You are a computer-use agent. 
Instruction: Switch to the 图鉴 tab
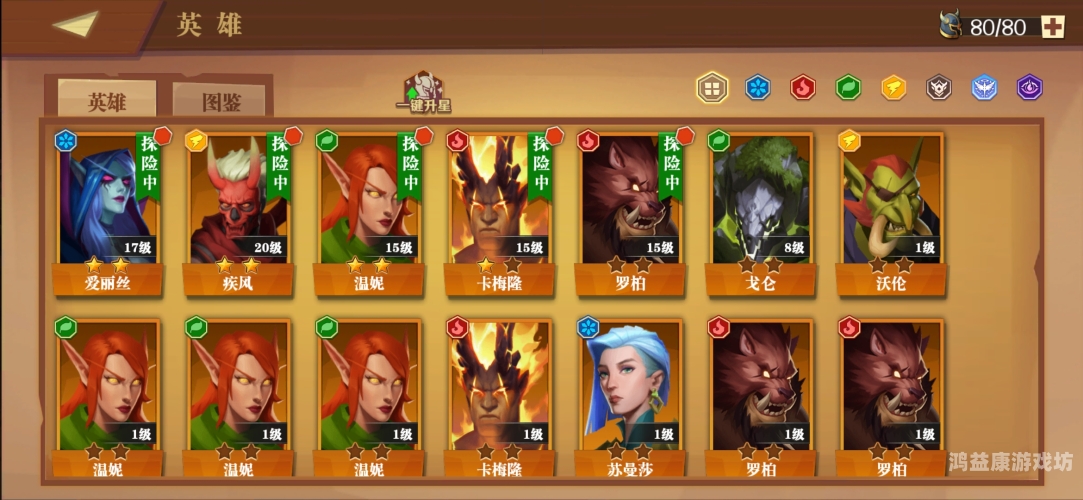(221, 101)
